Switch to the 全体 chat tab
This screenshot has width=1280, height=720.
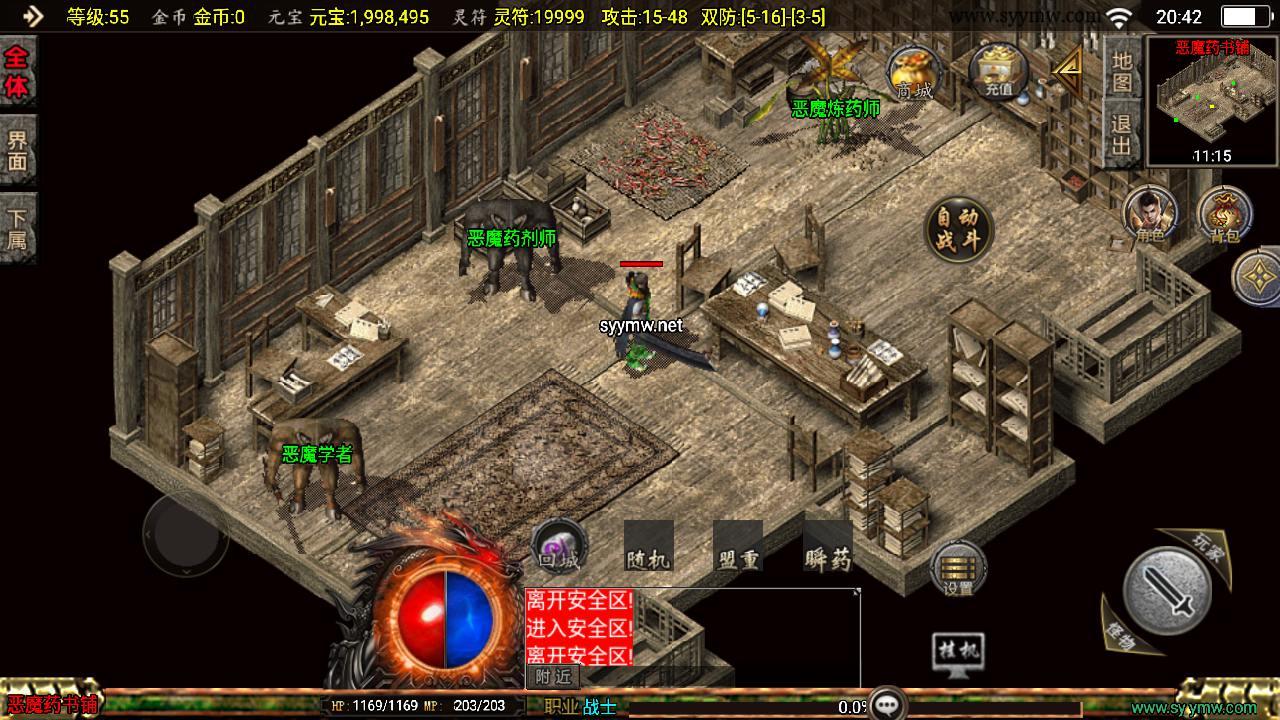17,72
